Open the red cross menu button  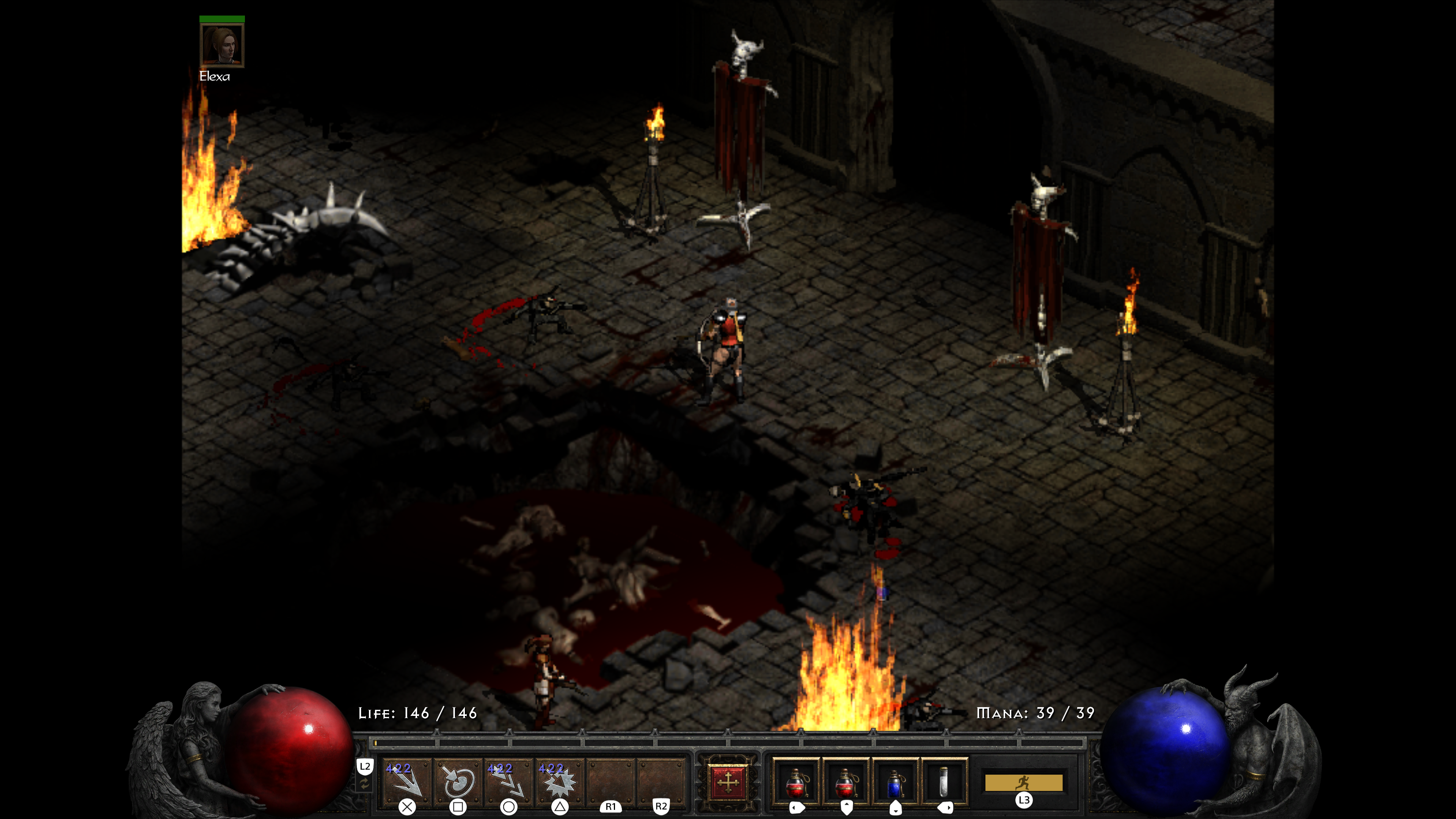(728, 782)
